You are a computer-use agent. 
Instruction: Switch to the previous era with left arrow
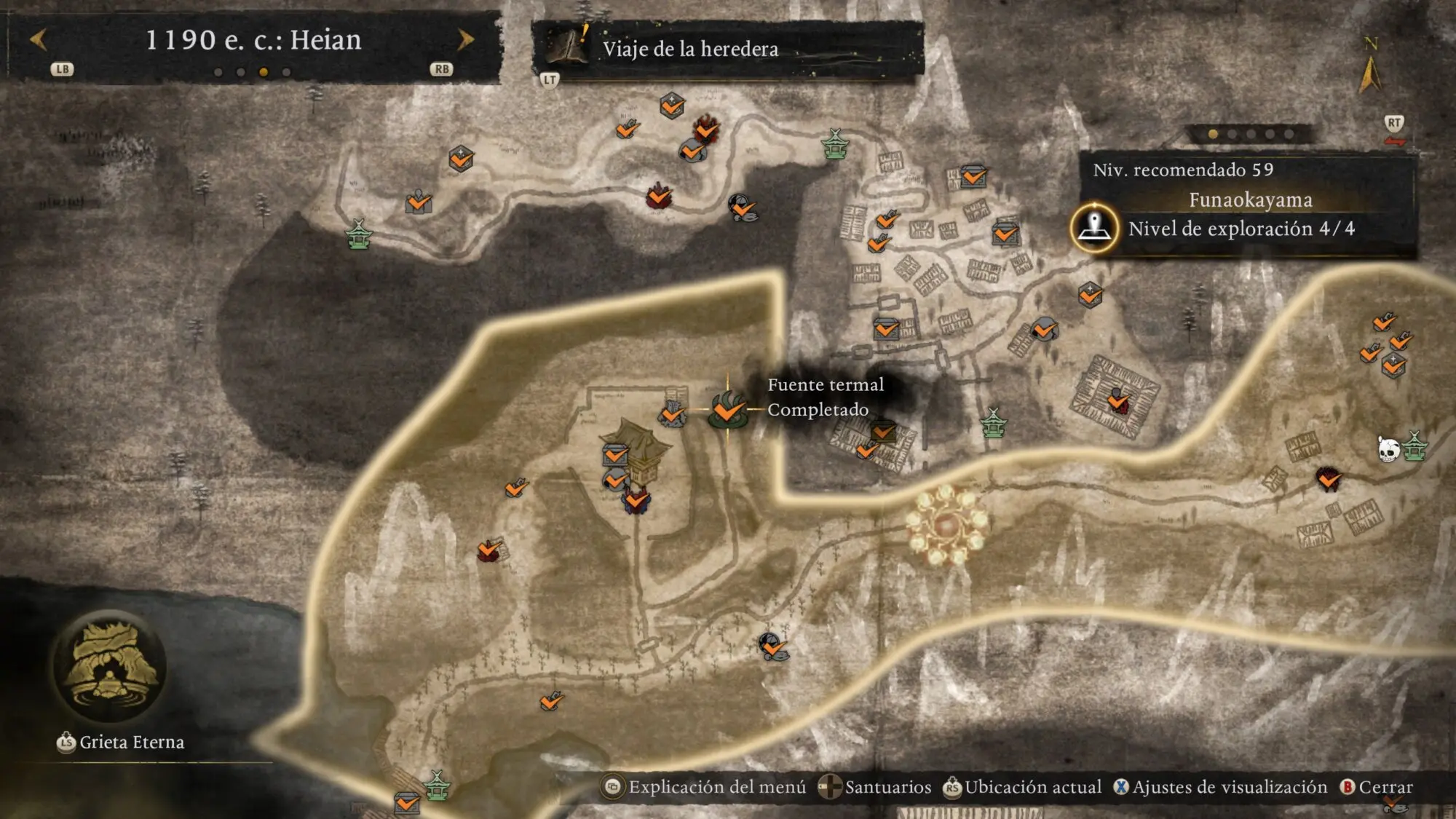click(39, 40)
